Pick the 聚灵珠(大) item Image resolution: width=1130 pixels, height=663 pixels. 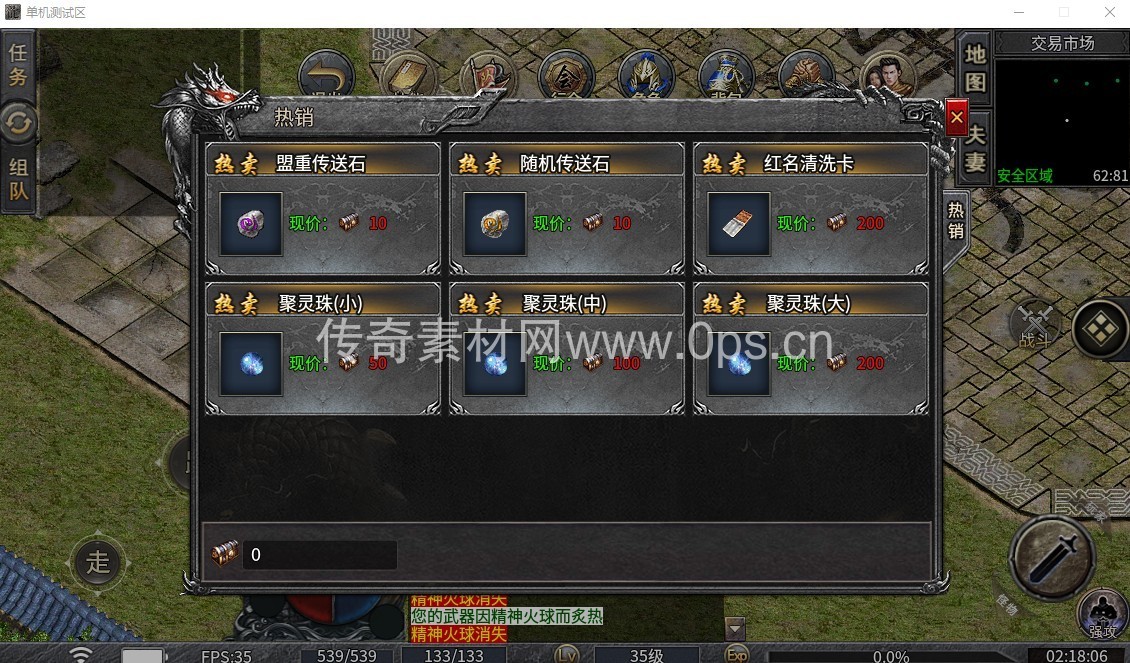(739, 364)
